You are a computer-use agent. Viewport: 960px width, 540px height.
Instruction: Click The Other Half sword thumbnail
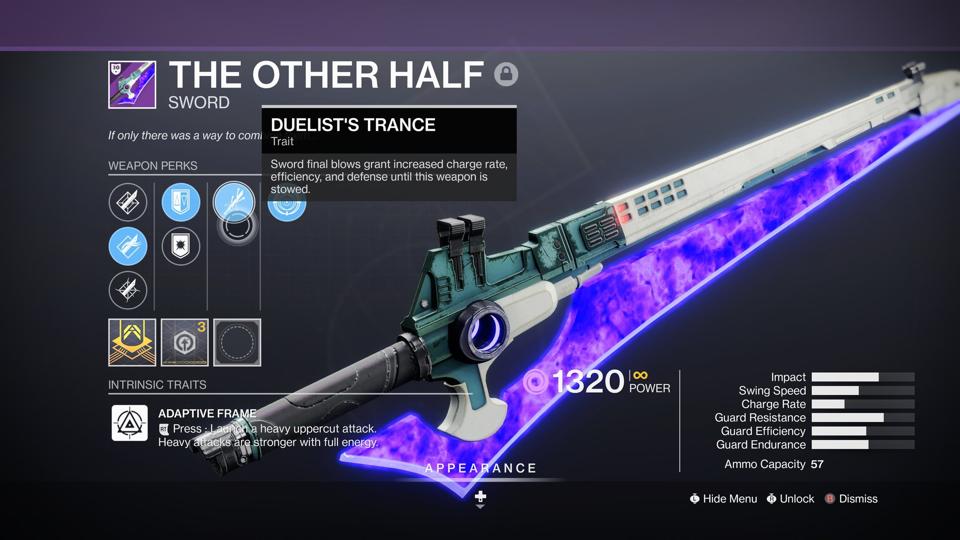coord(132,85)
